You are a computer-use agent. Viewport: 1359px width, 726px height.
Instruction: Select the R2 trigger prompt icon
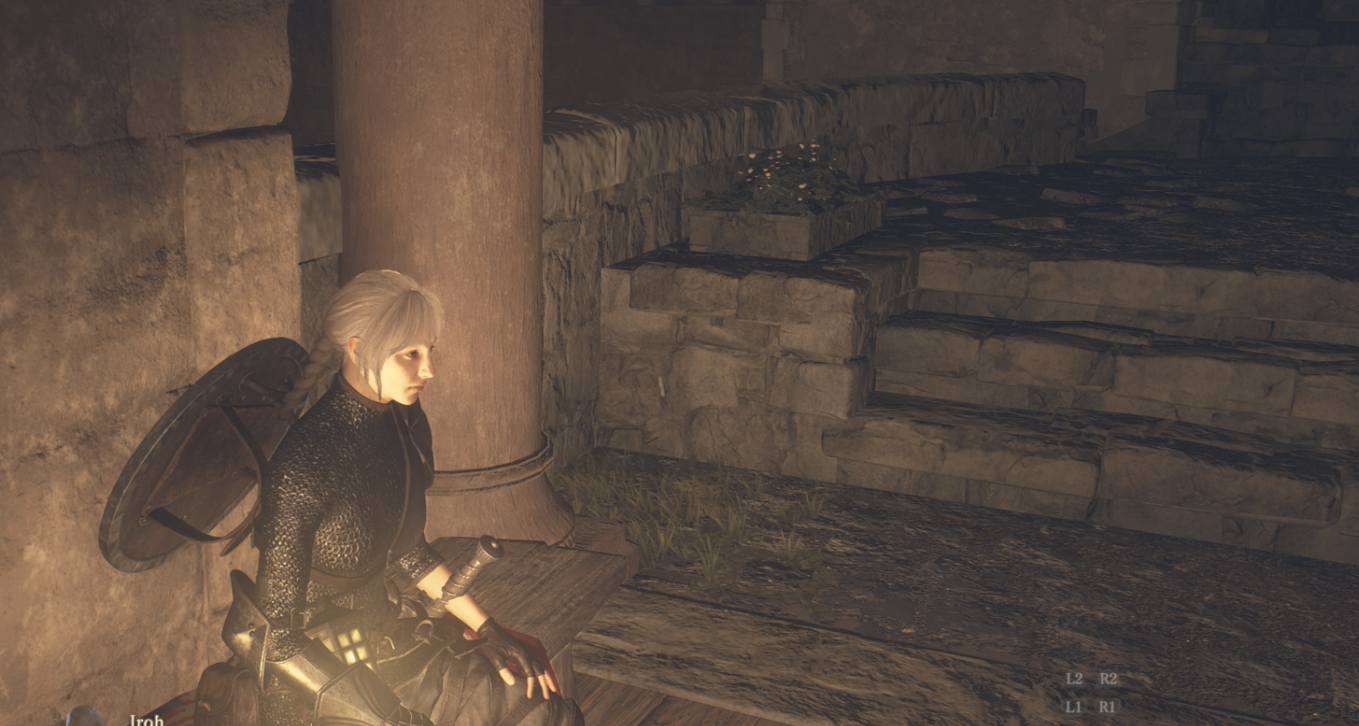click(x=1107, y=678)
